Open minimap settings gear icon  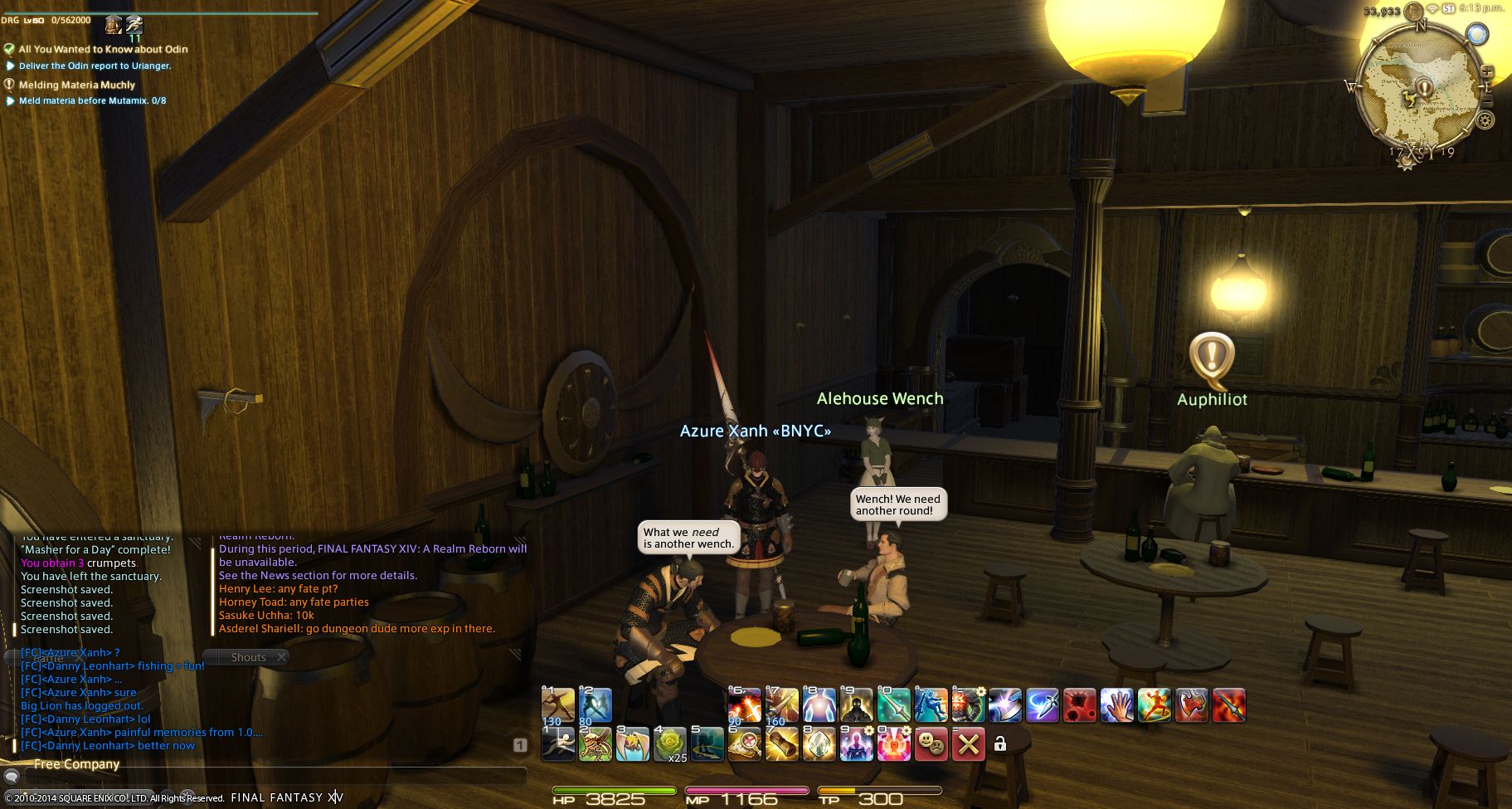point(1485,120)
